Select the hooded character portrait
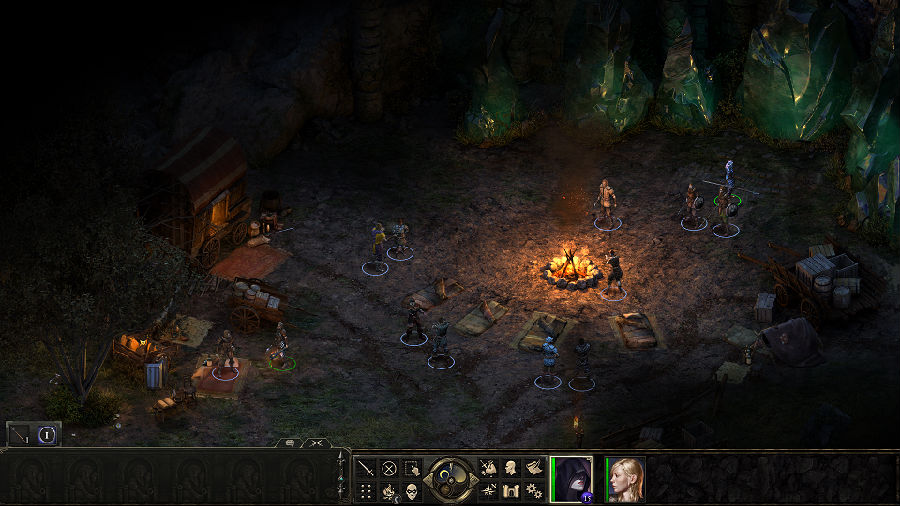 tap(572, 478)
